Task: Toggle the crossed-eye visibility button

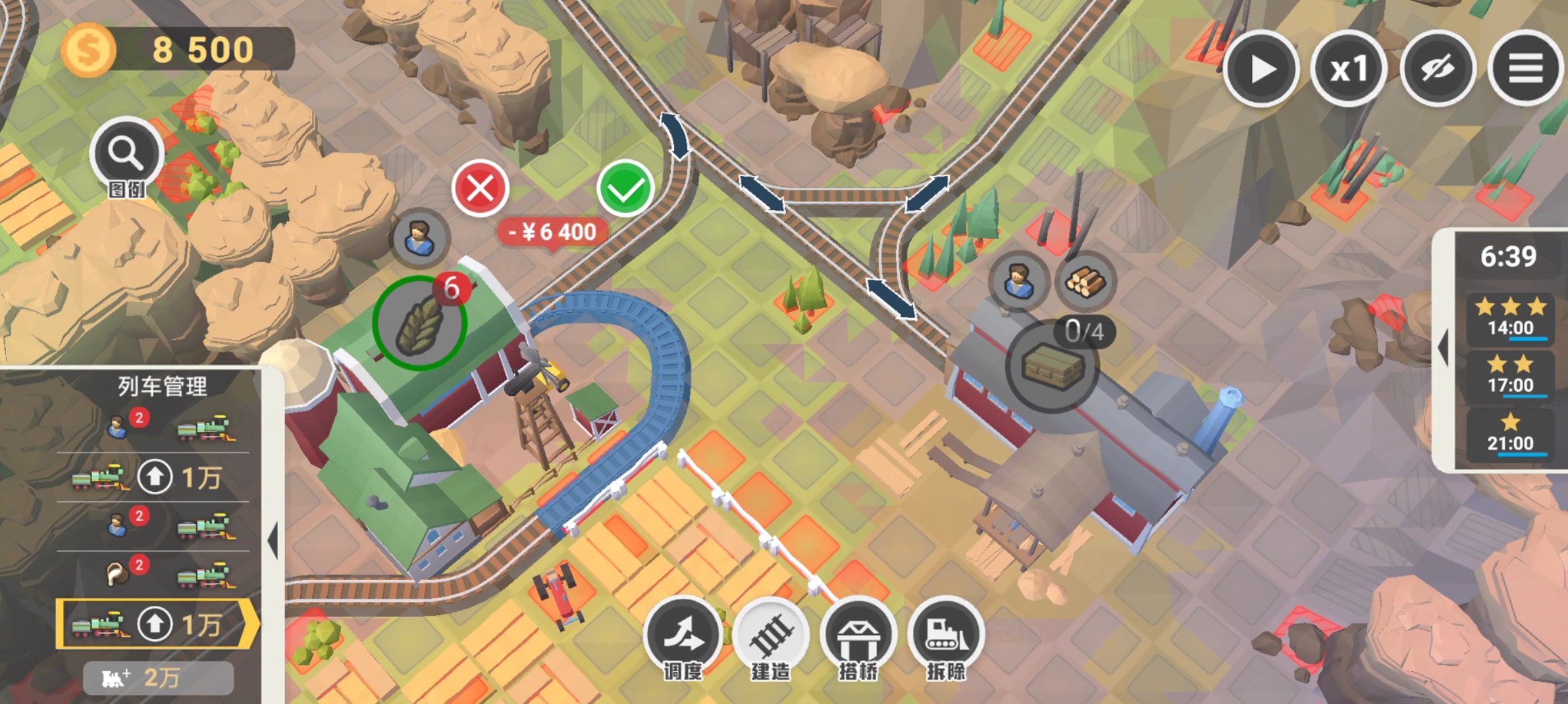Action: pos(1437,69)
